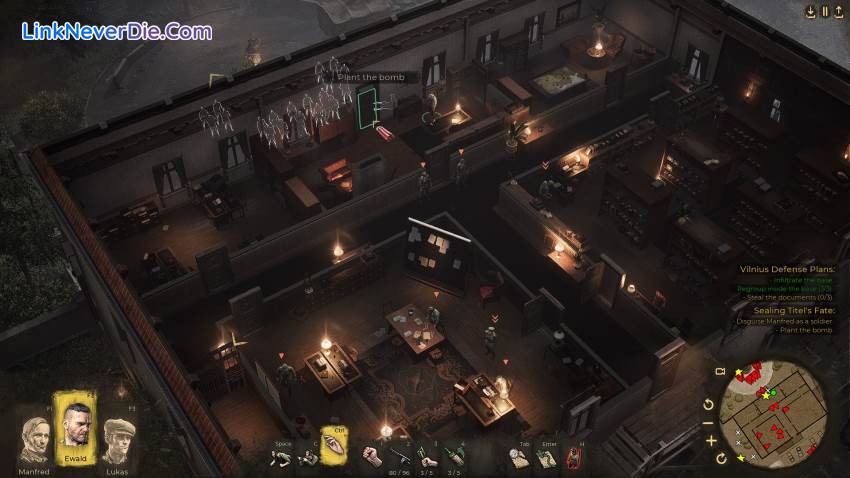Image resolution: width=850 pixels, height=478 pixels.
Task: Quick load with the upload arrow icon
Action: [x=839, y=11]
